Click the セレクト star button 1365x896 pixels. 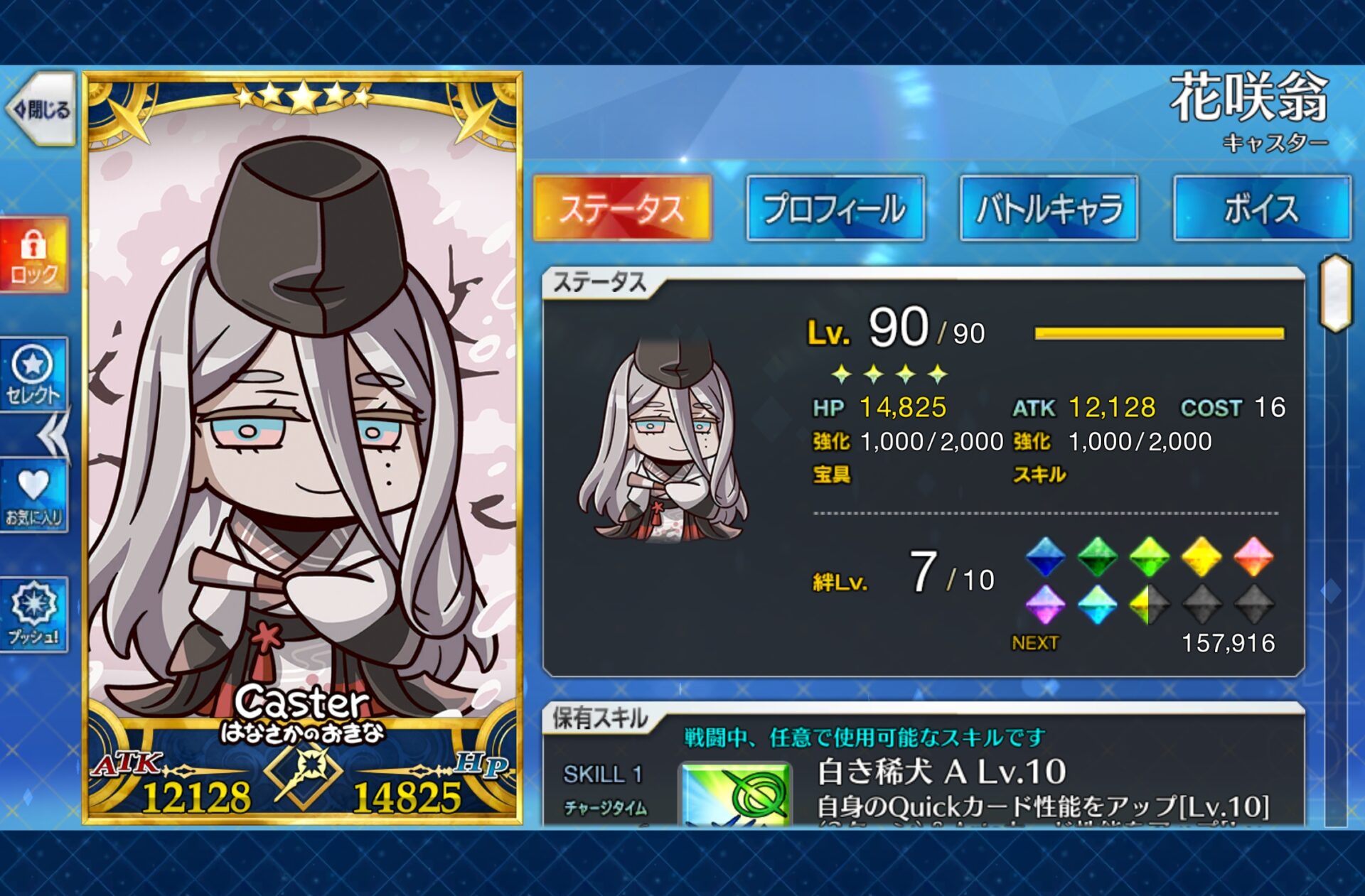click(33, 374)
